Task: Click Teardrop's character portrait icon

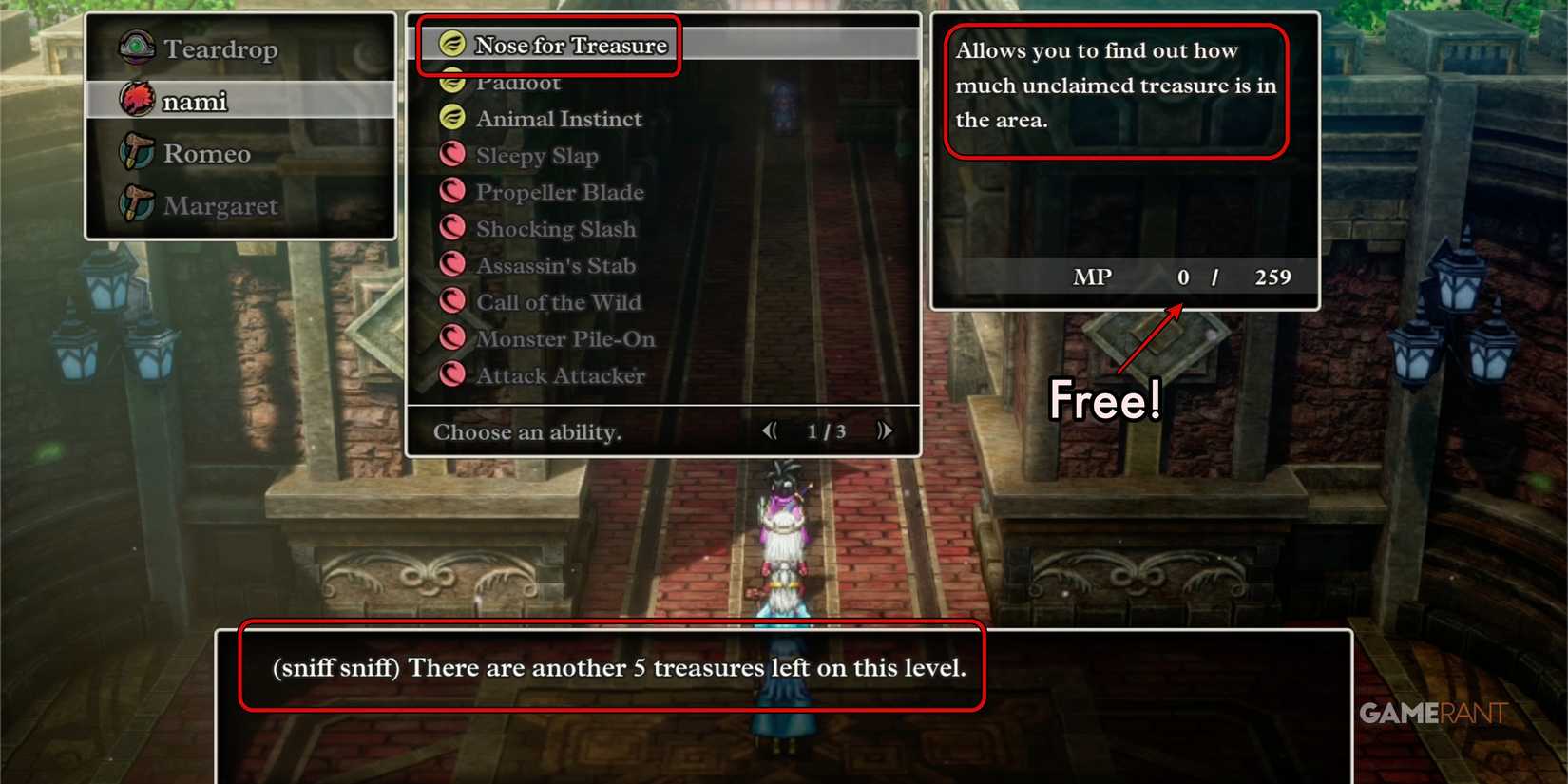Action: [x=136, y=48]
